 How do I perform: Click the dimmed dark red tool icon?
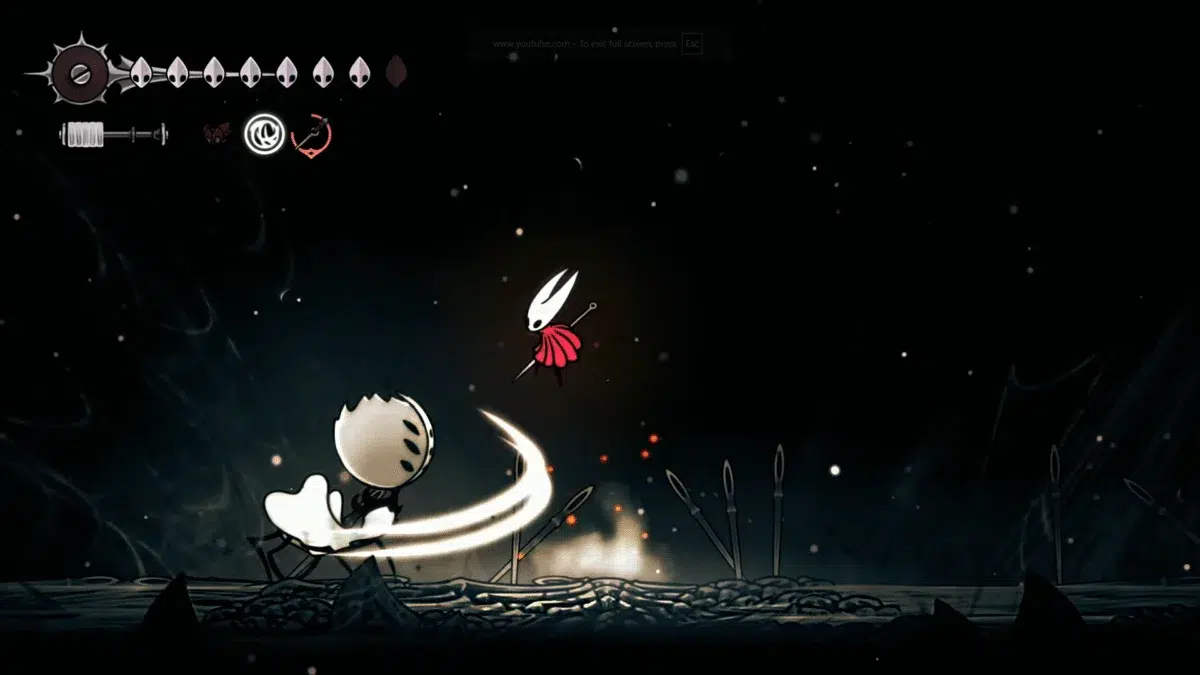click(x=217, y=133)
